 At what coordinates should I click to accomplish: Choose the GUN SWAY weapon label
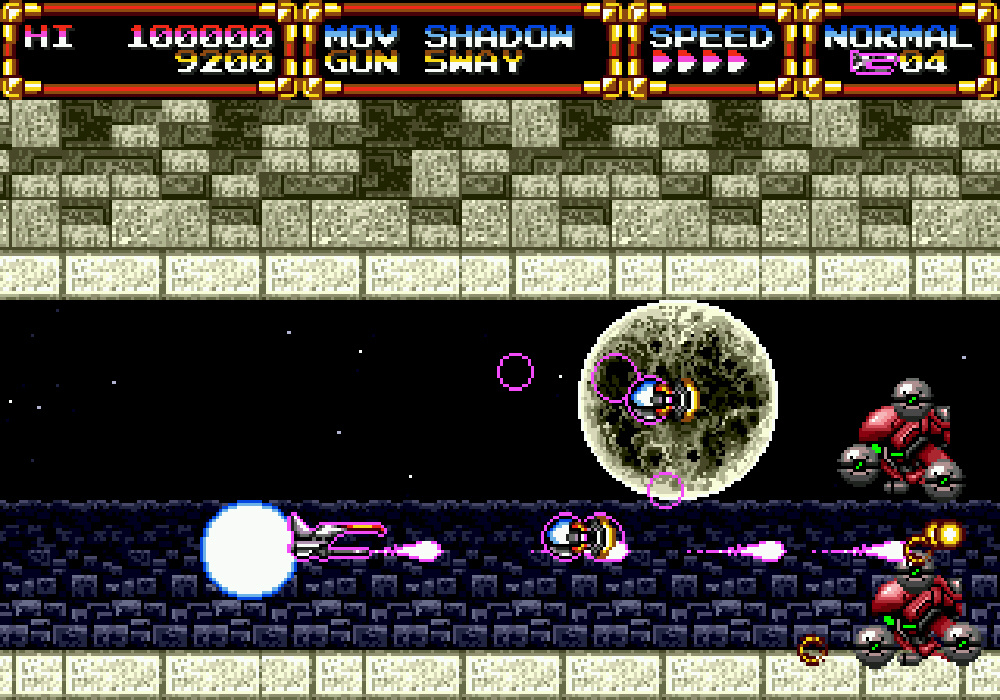423,63
